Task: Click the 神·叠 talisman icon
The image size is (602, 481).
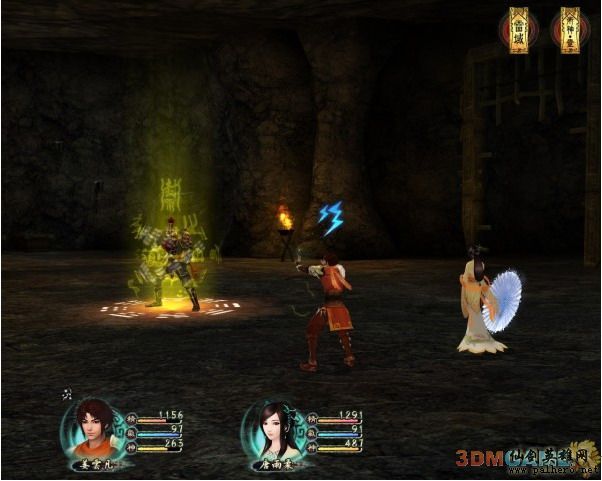Action: pos(569,30)
